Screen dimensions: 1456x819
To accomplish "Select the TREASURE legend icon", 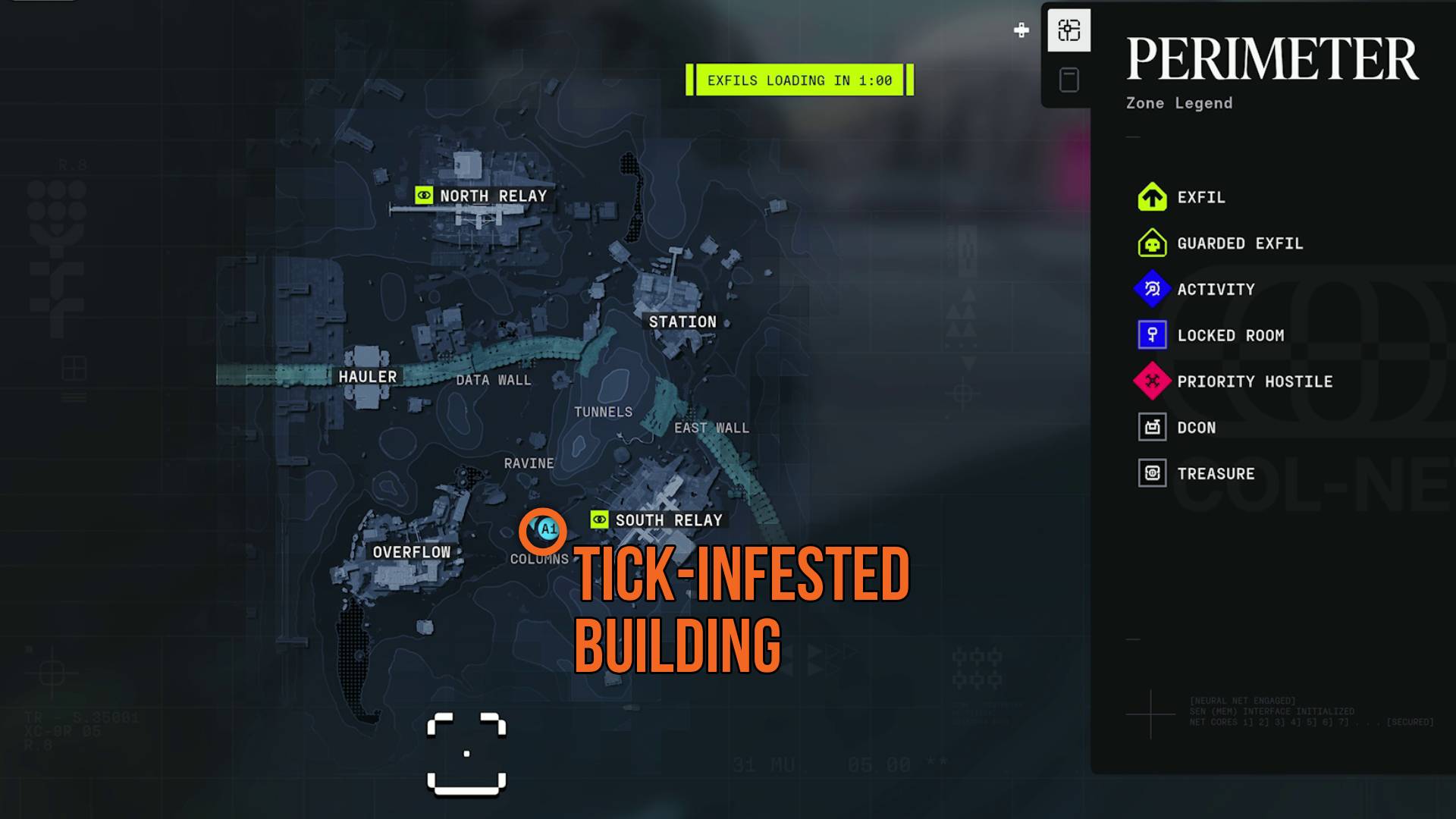I will 1152,472.
